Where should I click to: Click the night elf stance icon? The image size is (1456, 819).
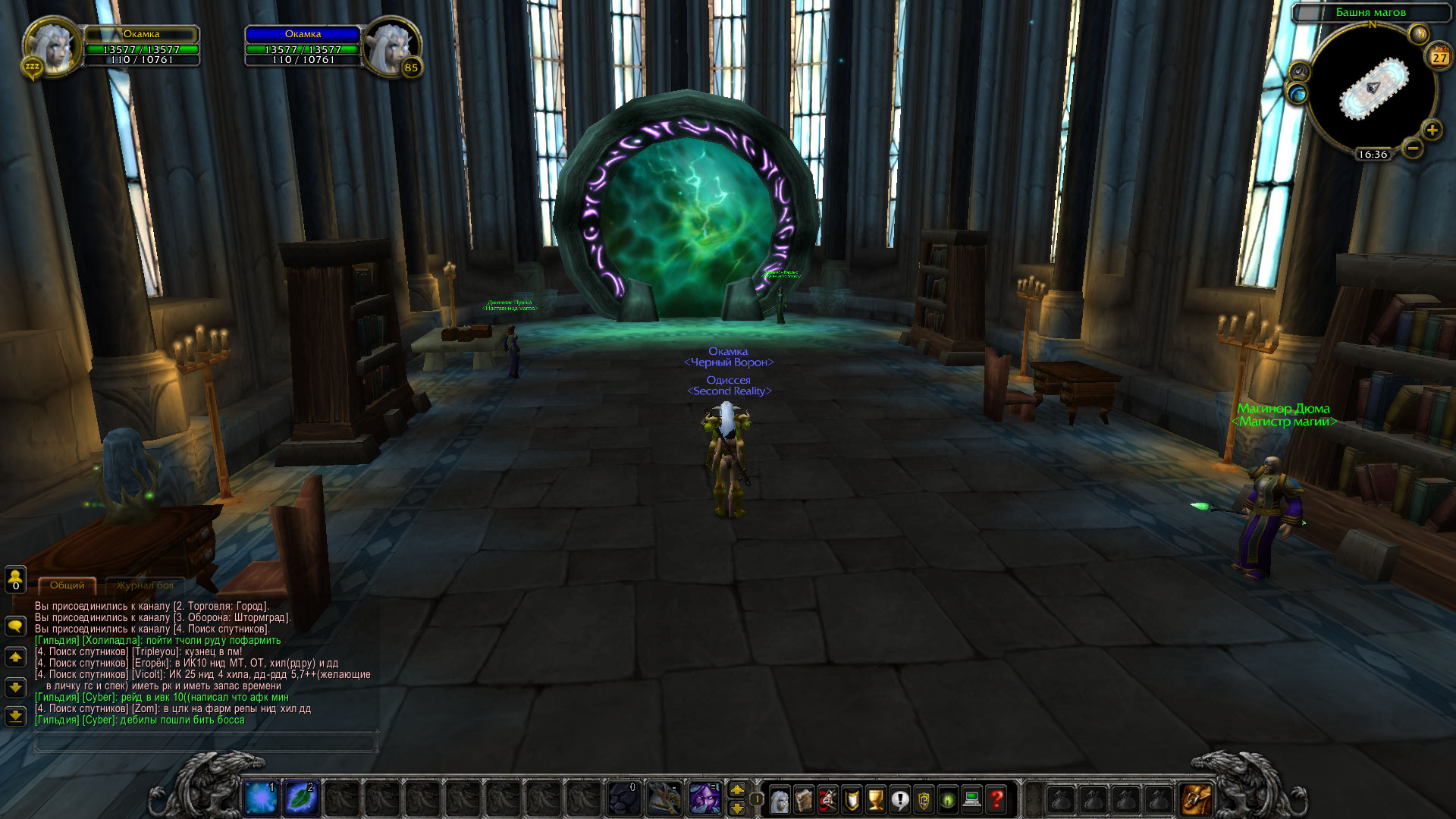[704, 799]
